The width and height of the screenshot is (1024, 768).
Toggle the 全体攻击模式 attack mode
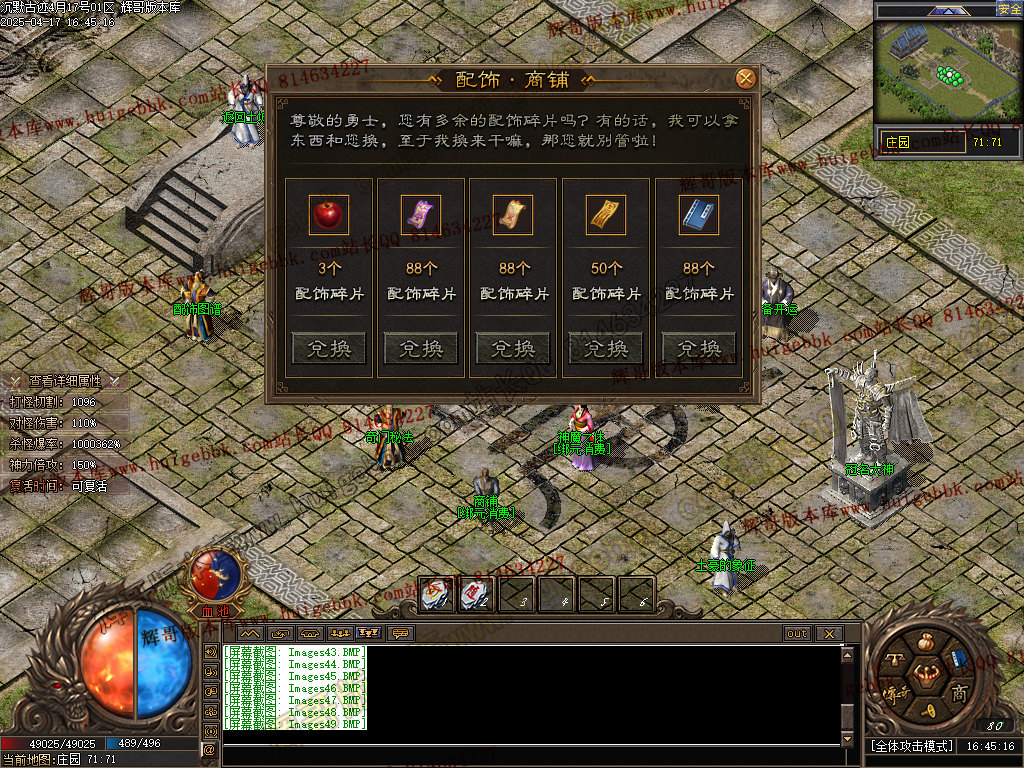pyautogui.click(x=910, y=746)
